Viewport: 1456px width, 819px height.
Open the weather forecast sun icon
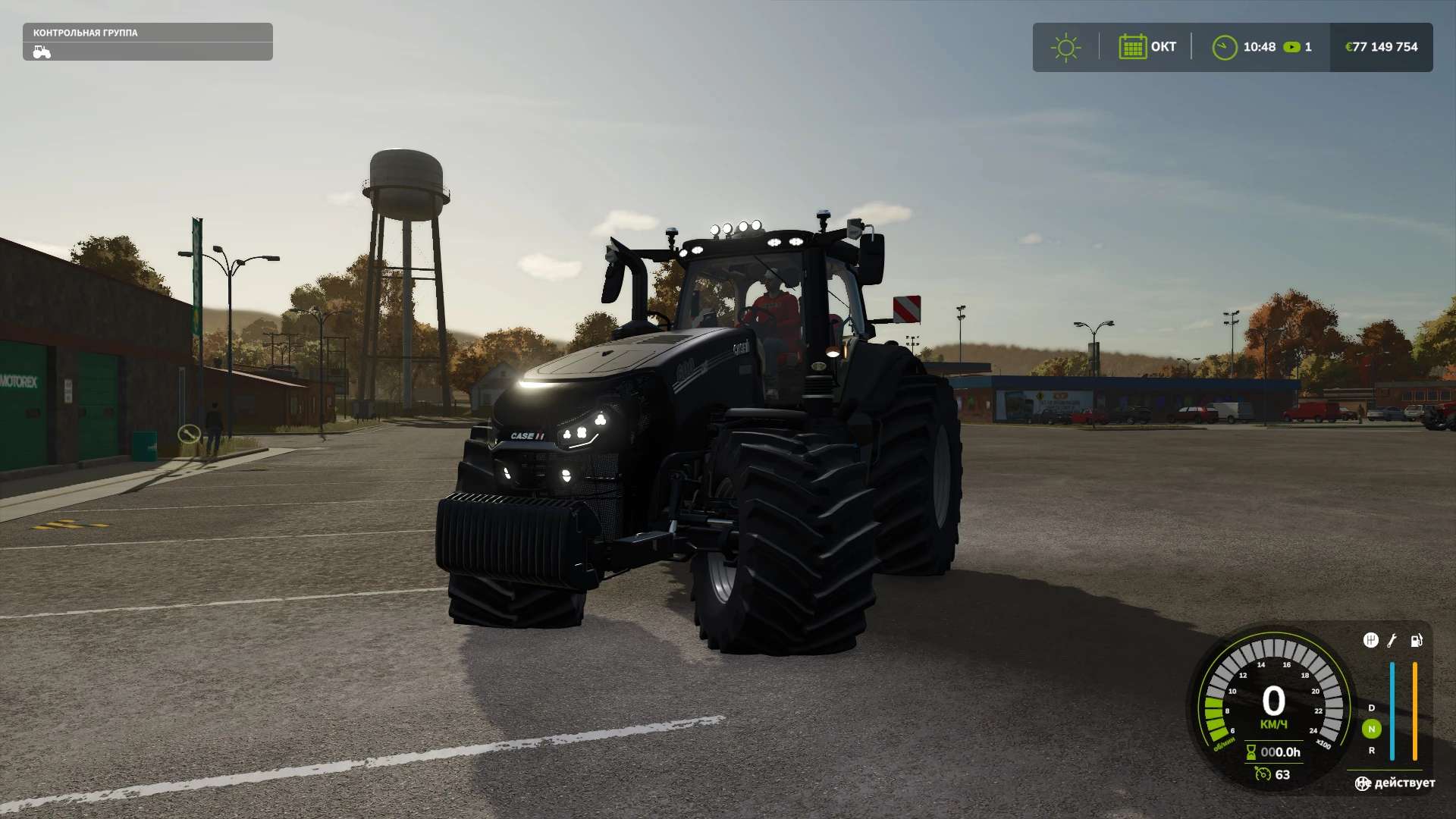click(1065, 47)
